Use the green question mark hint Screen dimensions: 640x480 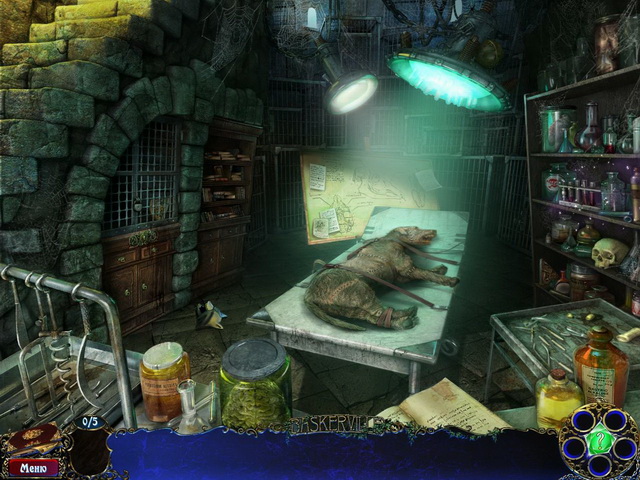(x=600, y=441)
